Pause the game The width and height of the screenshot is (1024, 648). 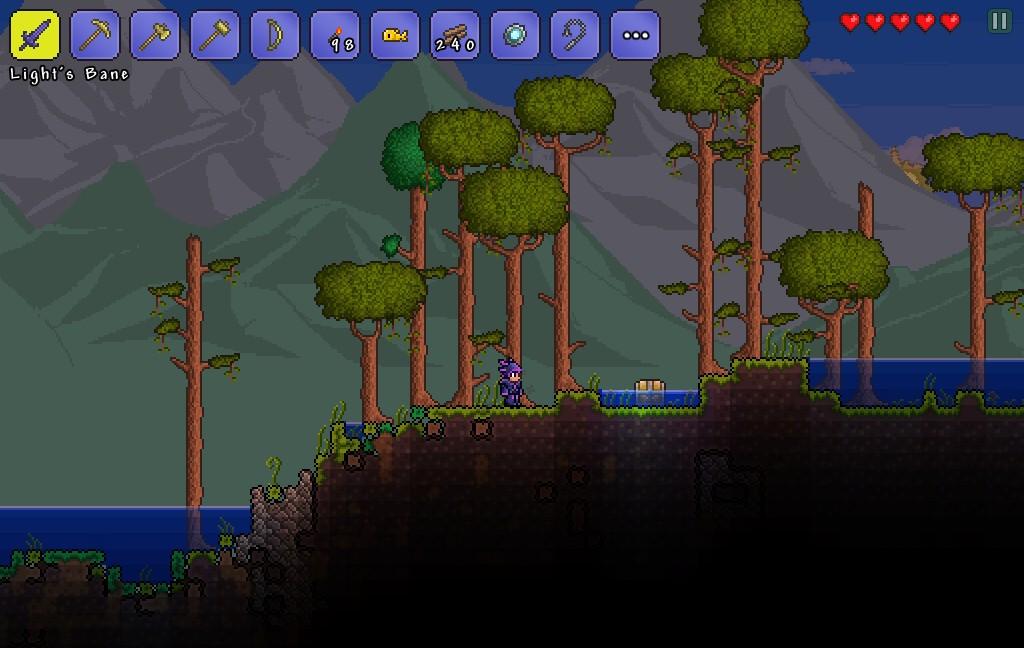point(999,21)
